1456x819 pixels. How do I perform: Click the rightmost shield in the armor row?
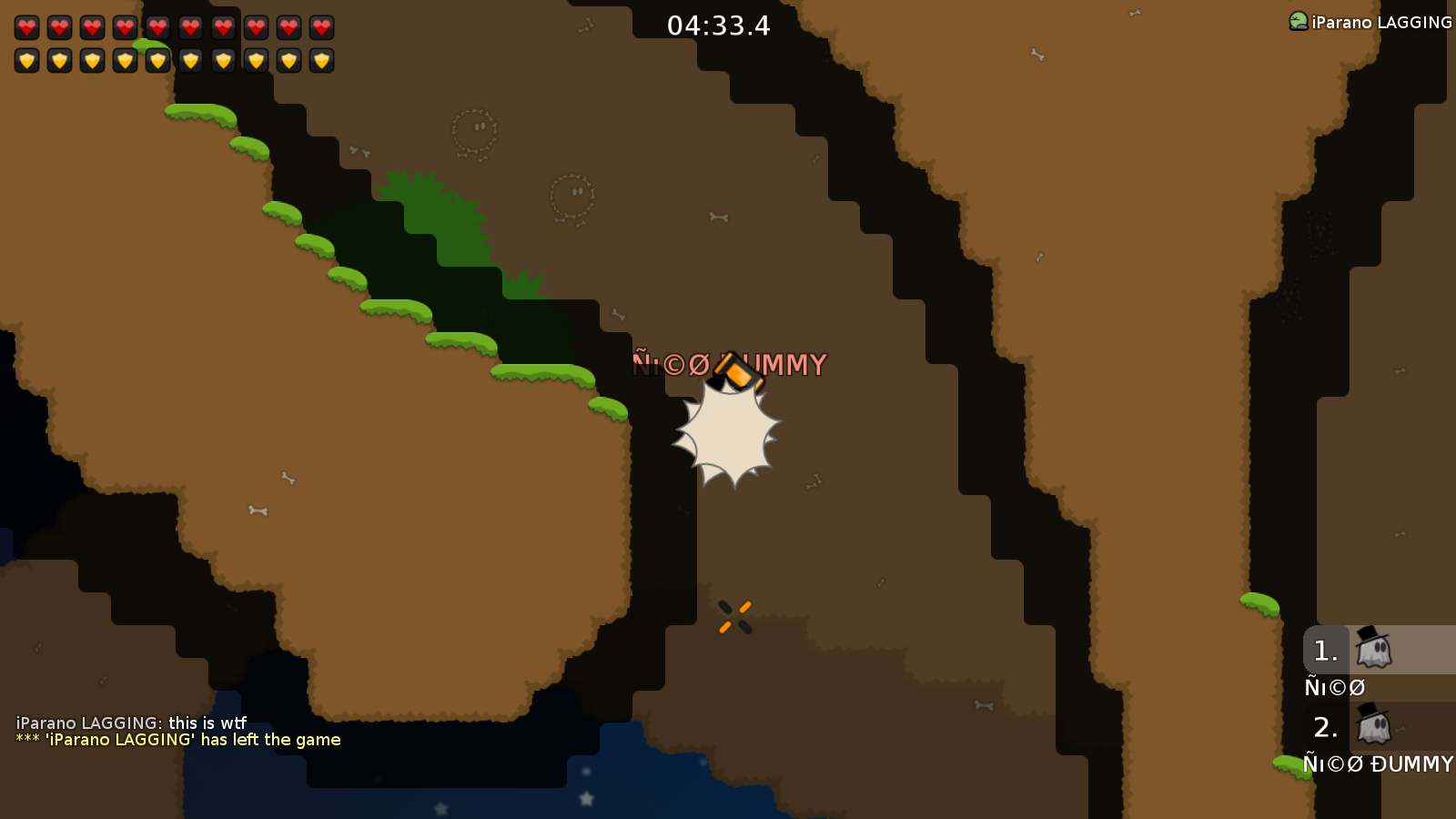click(320, 60)
